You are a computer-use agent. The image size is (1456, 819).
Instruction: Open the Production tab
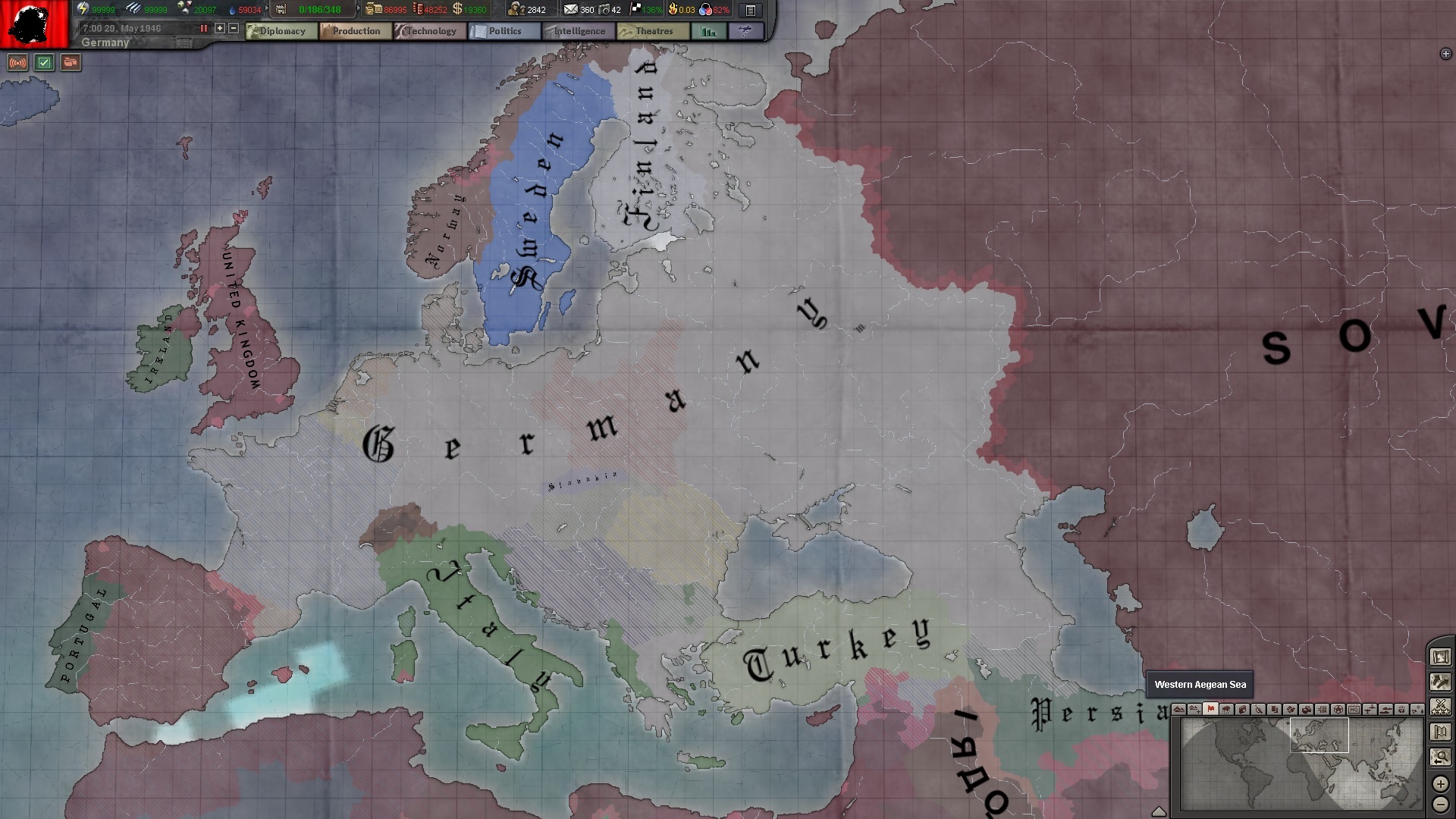pos(354,31)
